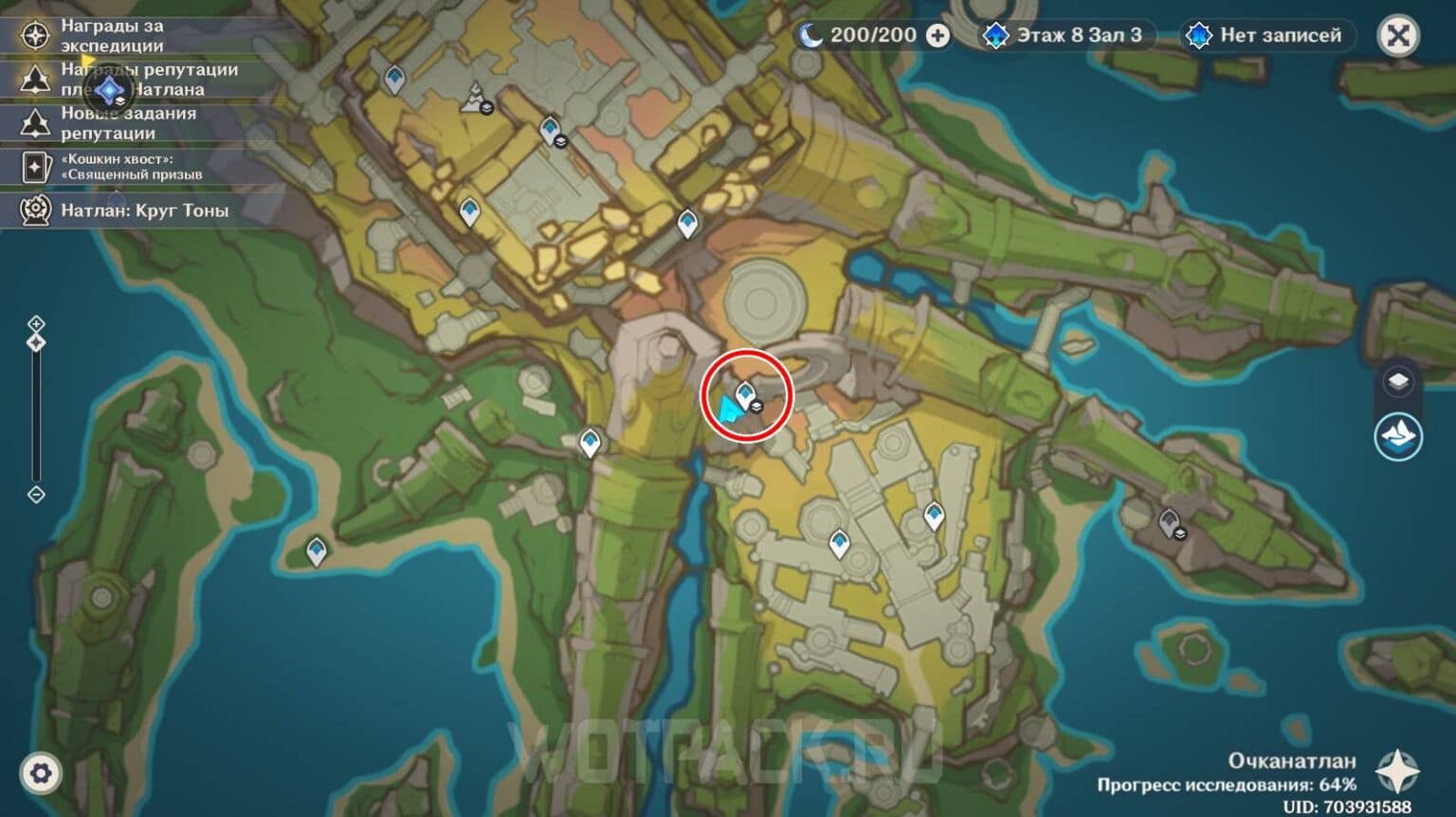Open the «Кошкин хвост» Священный призыв event
Image resolution: width=1456 pixels, height=817 pixels.
35,167
